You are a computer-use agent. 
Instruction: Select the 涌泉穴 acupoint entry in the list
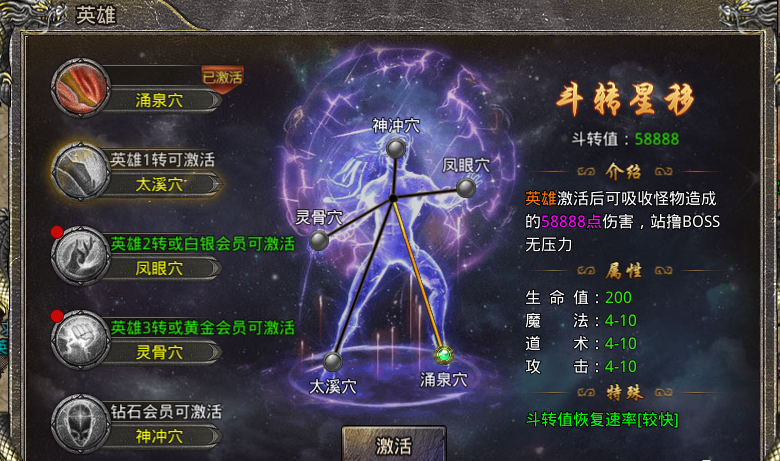(x=148, y=89)
